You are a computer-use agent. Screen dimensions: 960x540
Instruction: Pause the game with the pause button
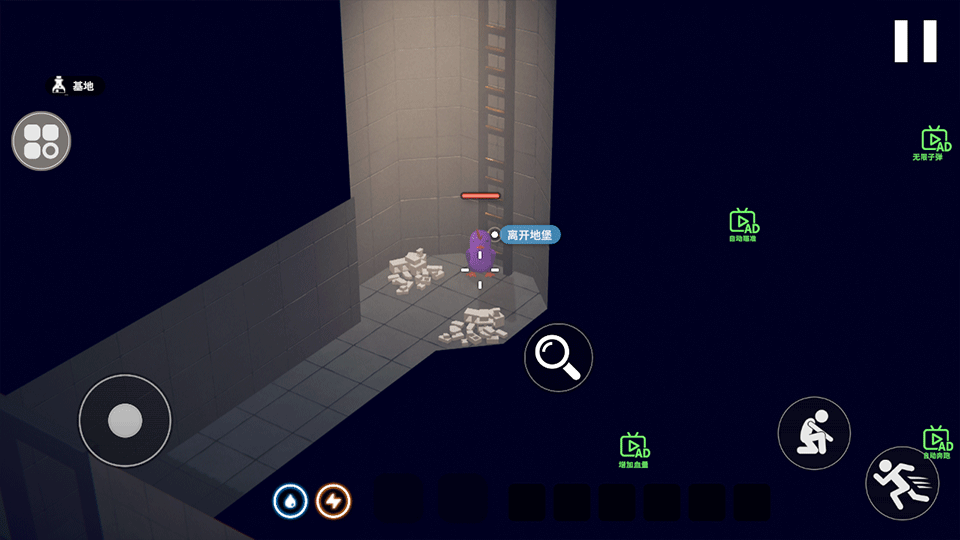915,41
